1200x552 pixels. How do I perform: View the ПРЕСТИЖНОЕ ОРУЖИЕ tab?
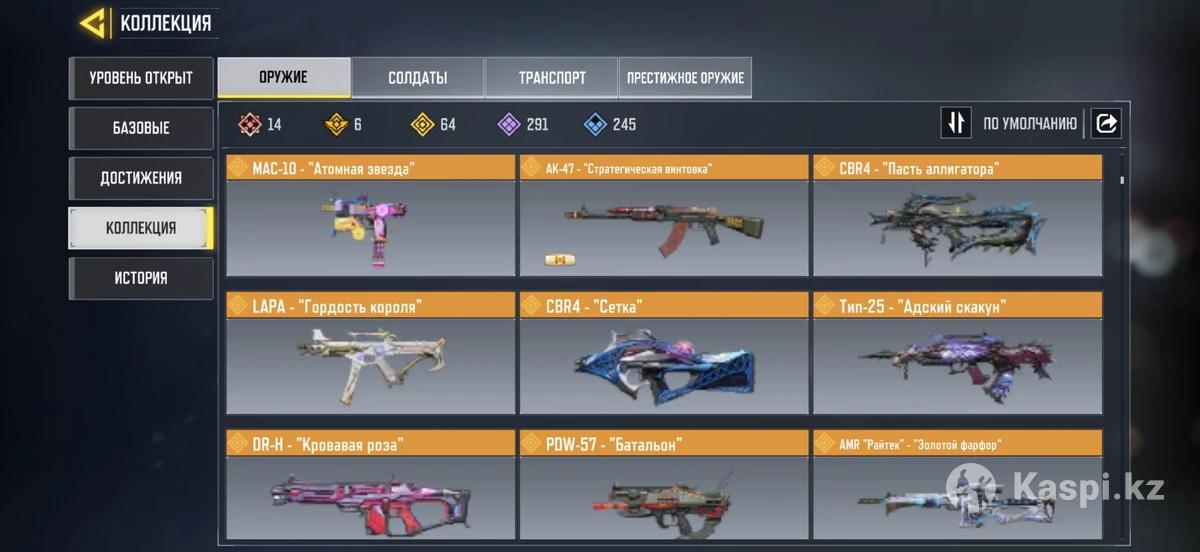point(686,78)
